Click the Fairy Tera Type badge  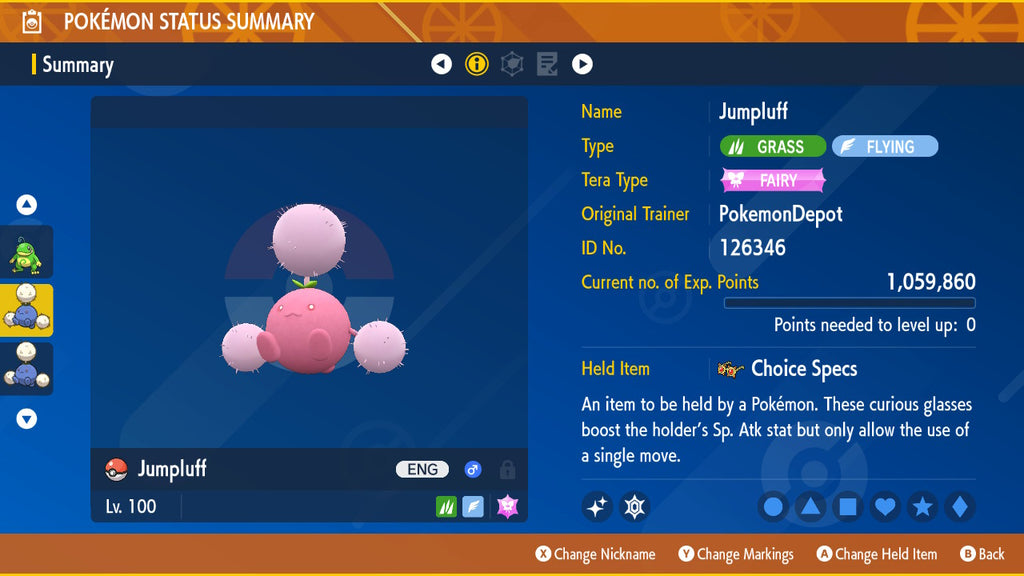pyautogui.click(x=773, y=181)
